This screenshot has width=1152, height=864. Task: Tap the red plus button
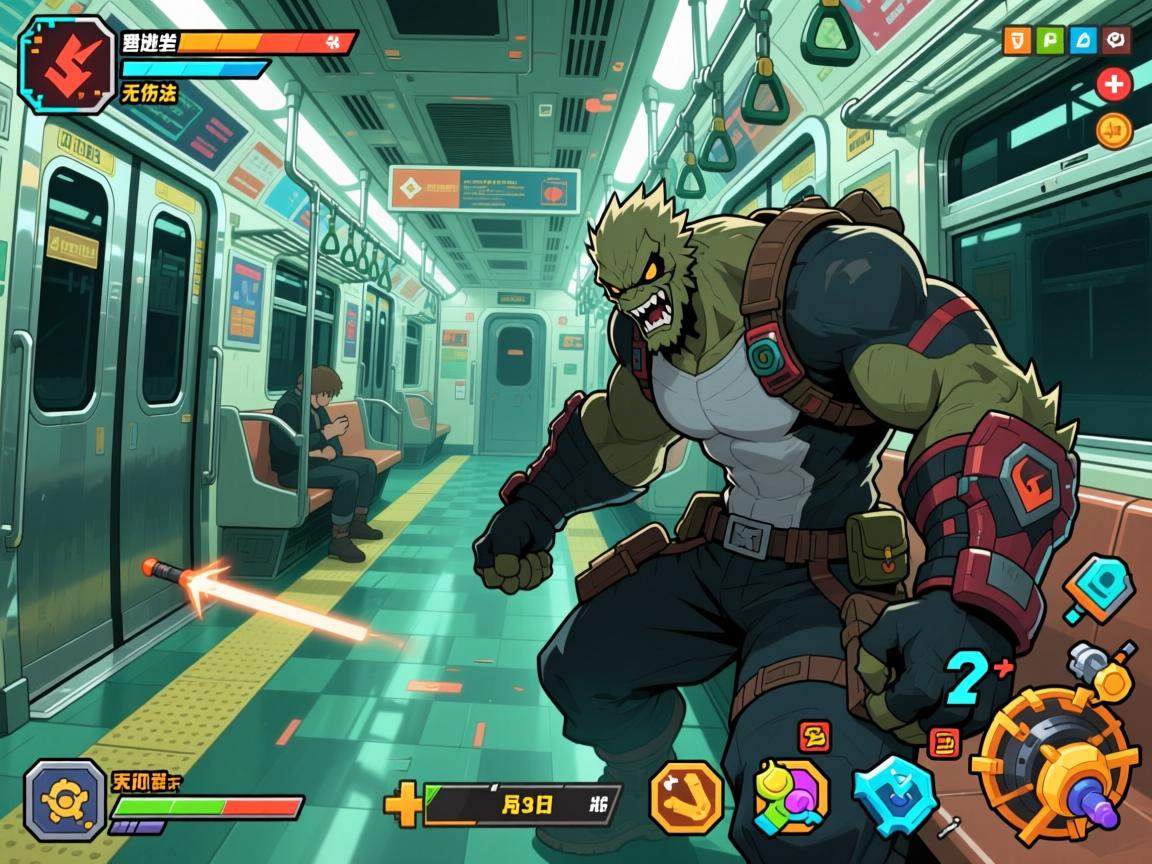[x=1113, y=85]
